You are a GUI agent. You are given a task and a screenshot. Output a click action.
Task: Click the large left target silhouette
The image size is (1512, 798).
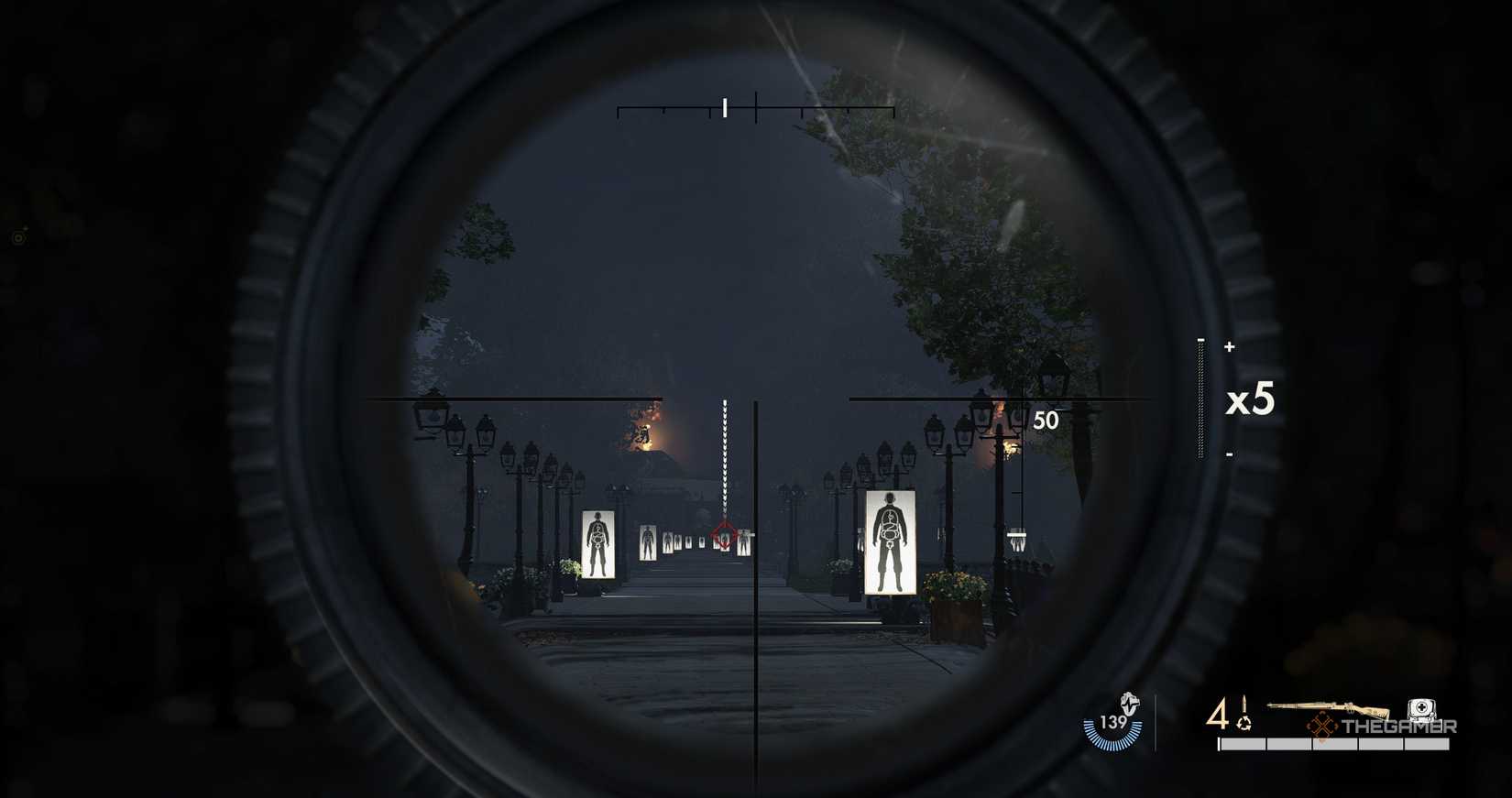point(596,543)
